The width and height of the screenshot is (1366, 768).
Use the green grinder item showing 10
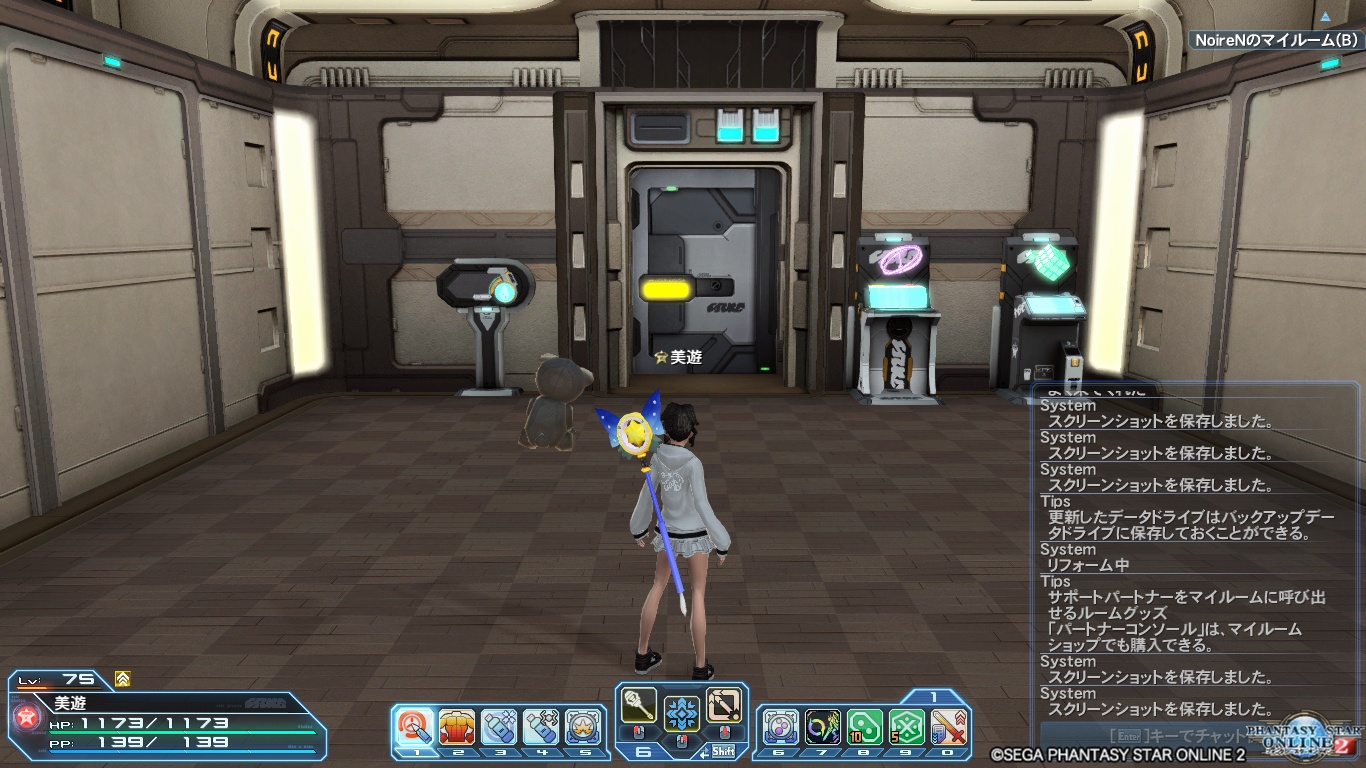point(865,726)
